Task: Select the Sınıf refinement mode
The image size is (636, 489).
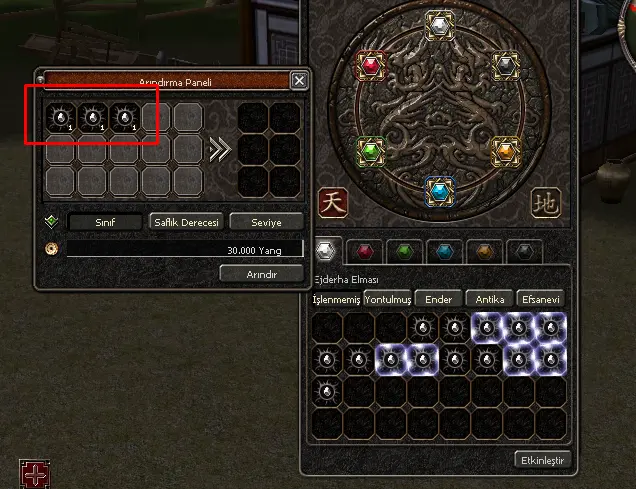Action: [104, 222]
